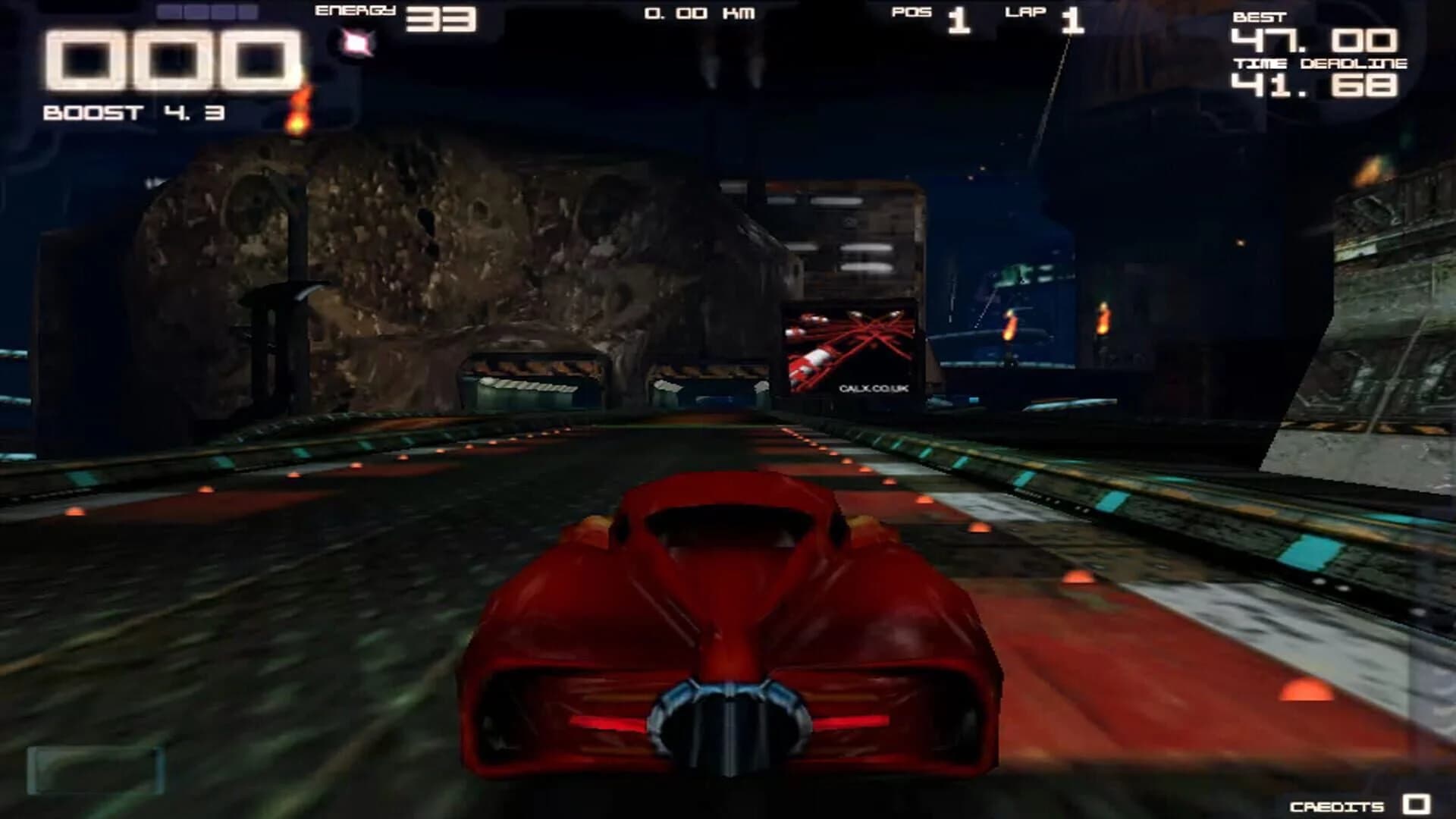Select the 0.00 KM distance display
This screenshot has width=1456, height=819.
[x=698, y=14]
